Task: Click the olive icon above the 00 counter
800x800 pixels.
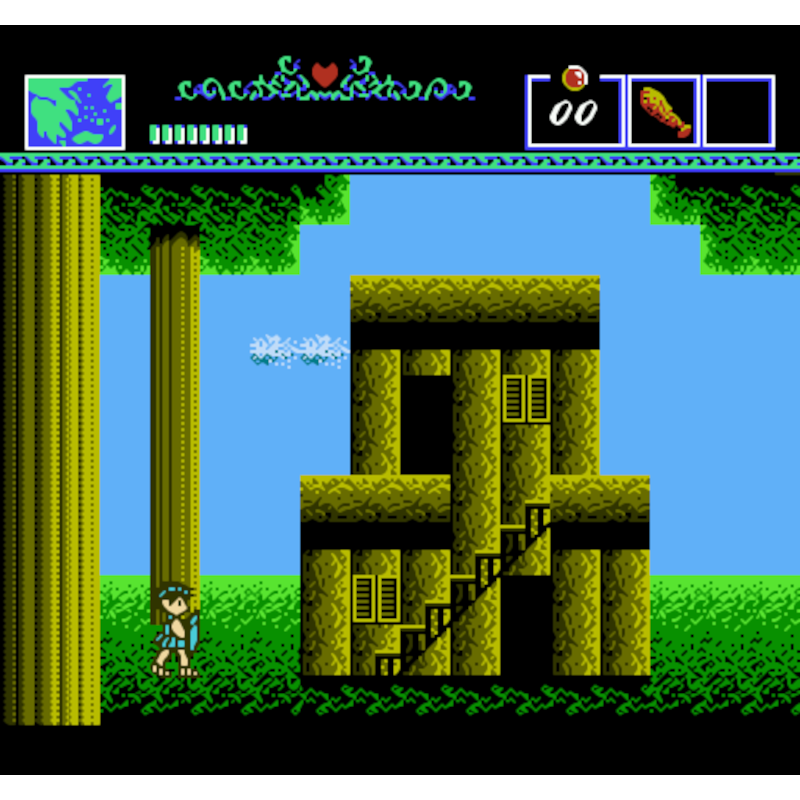Action: pos(574,78)
